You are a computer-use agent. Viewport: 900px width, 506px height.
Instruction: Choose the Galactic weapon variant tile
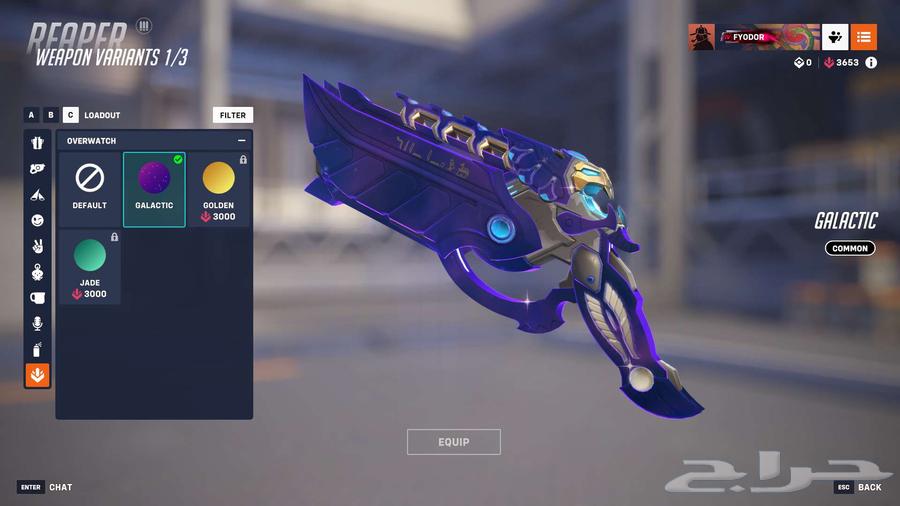click(x=154, y=188)
